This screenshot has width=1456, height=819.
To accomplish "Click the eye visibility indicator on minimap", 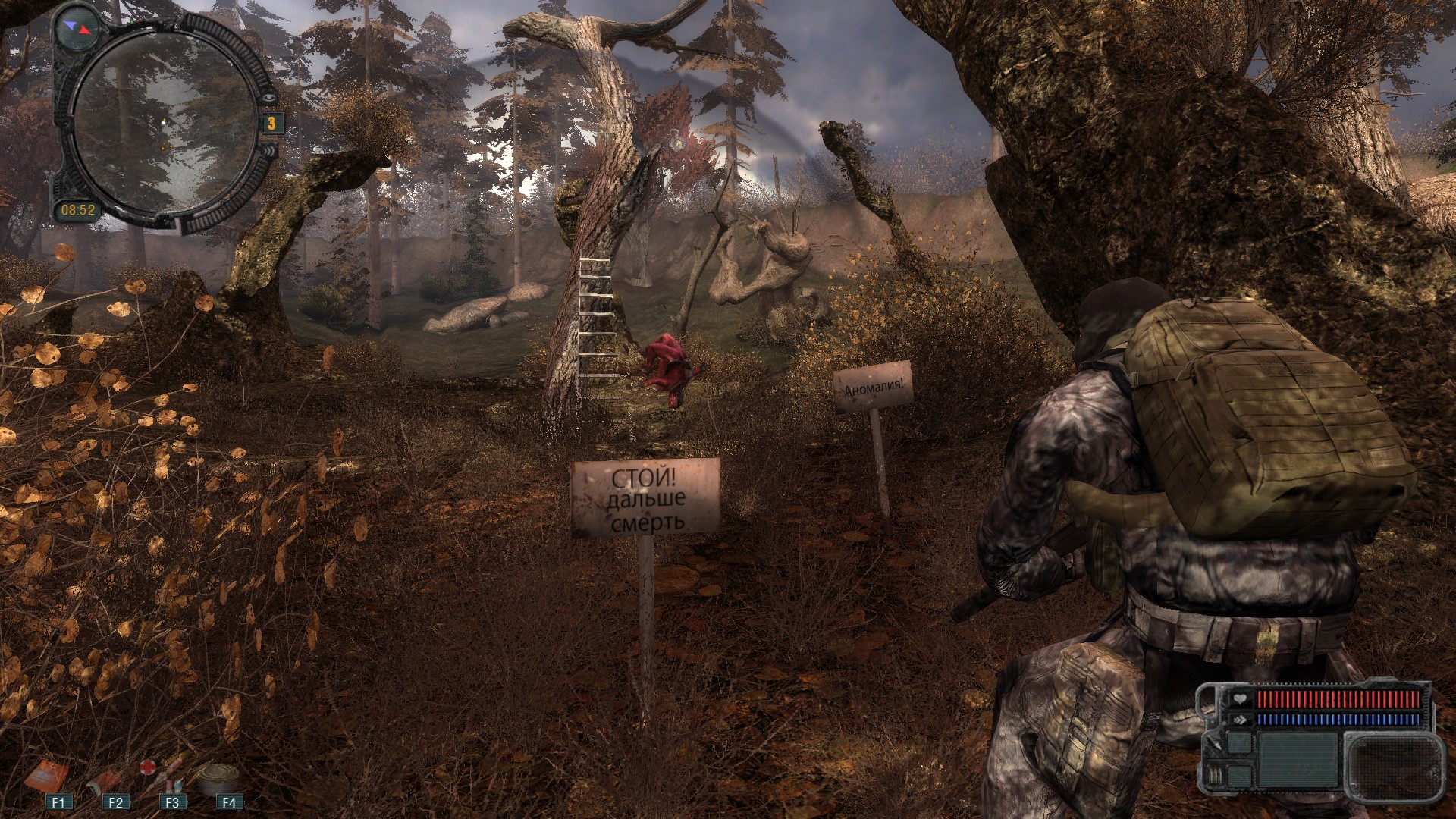I will (x=268, y=96).
